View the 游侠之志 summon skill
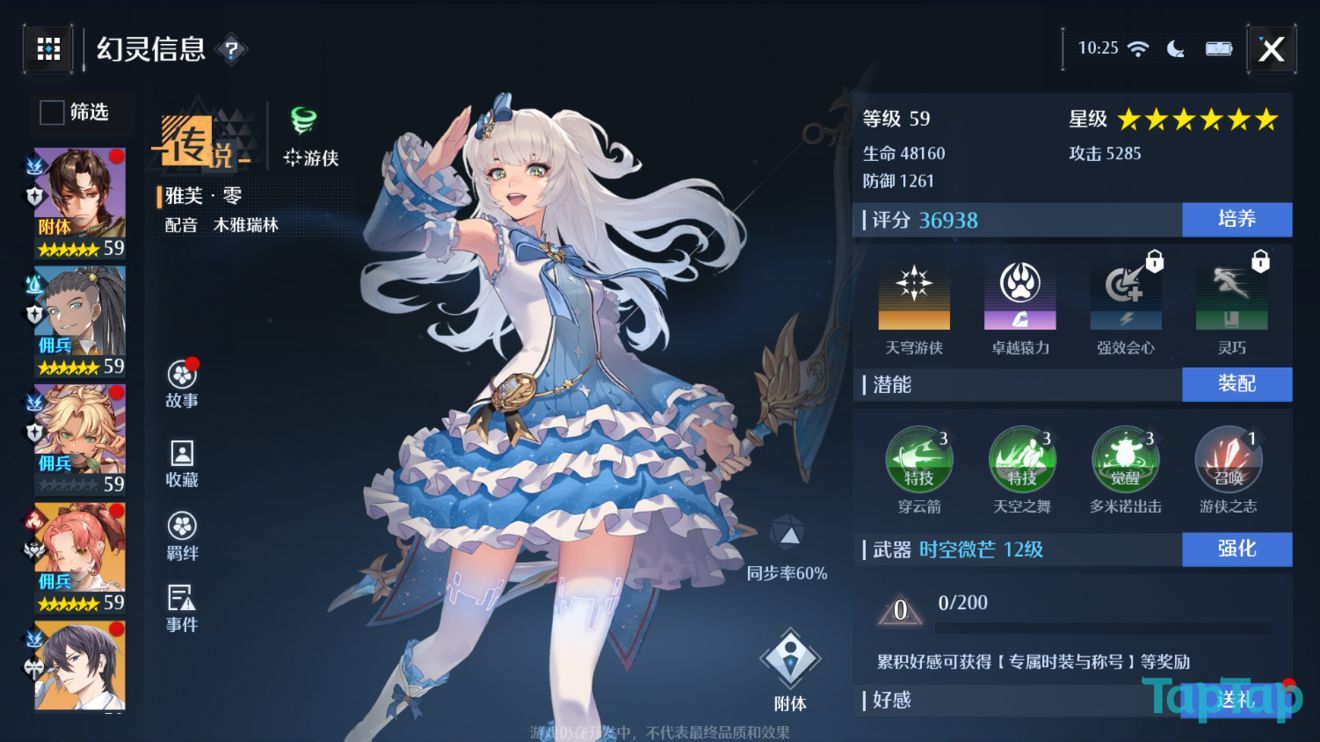The height and width of the screenshot is (742, 1320). pos(1228,458)
